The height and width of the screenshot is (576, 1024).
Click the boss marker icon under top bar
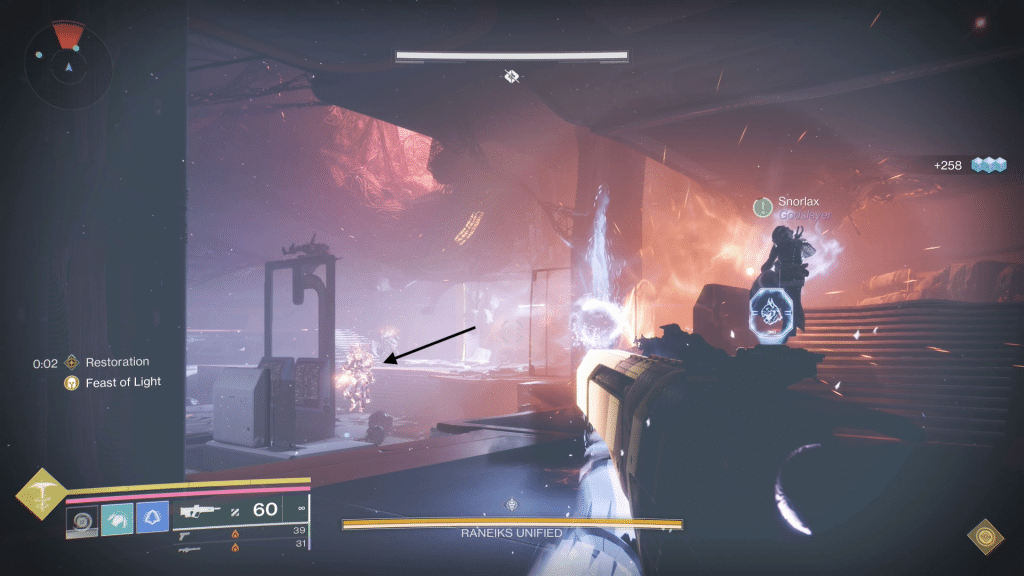(x=512, y=76)
